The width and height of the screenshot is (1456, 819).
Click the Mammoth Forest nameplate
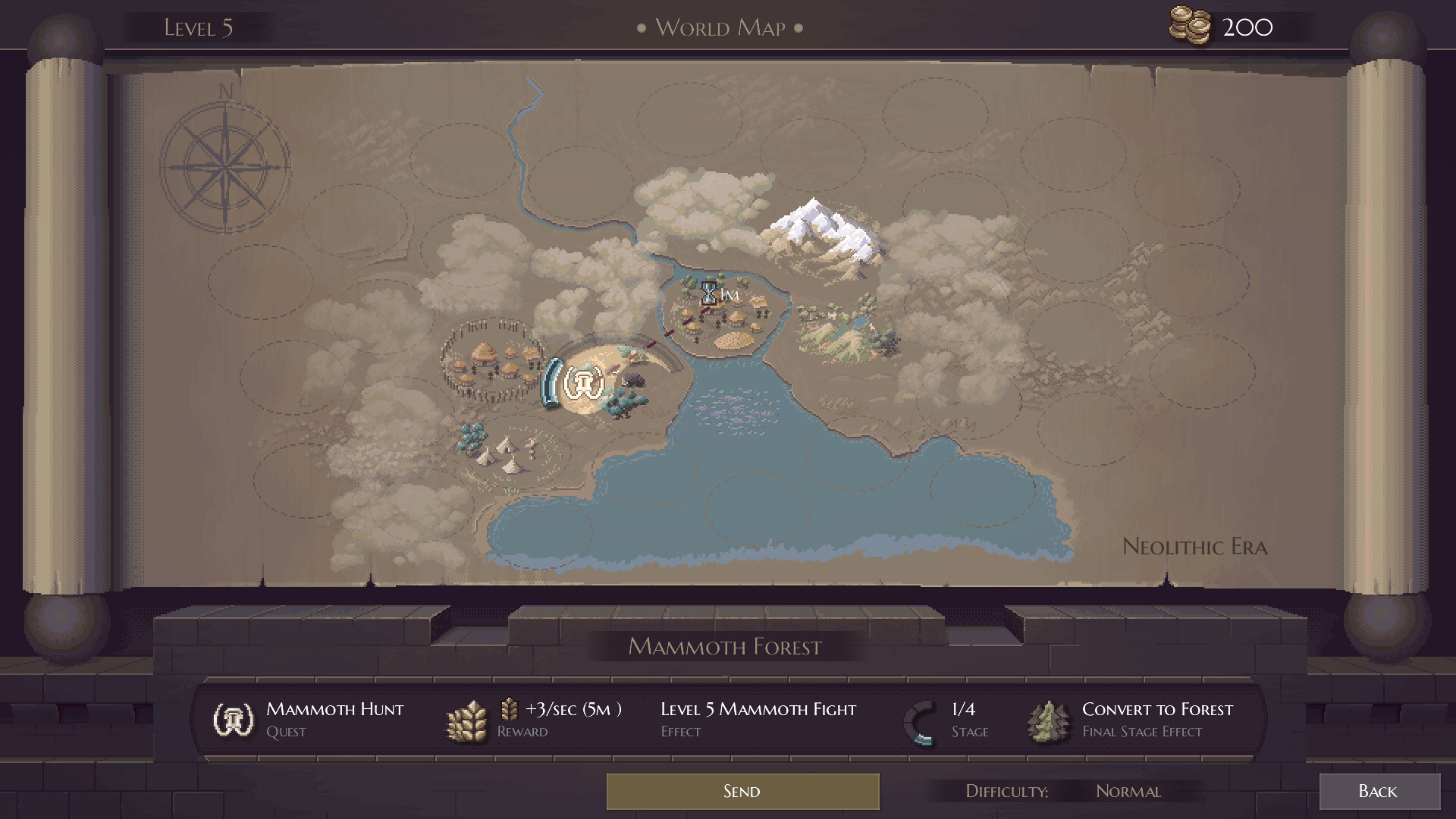point(723,647)
